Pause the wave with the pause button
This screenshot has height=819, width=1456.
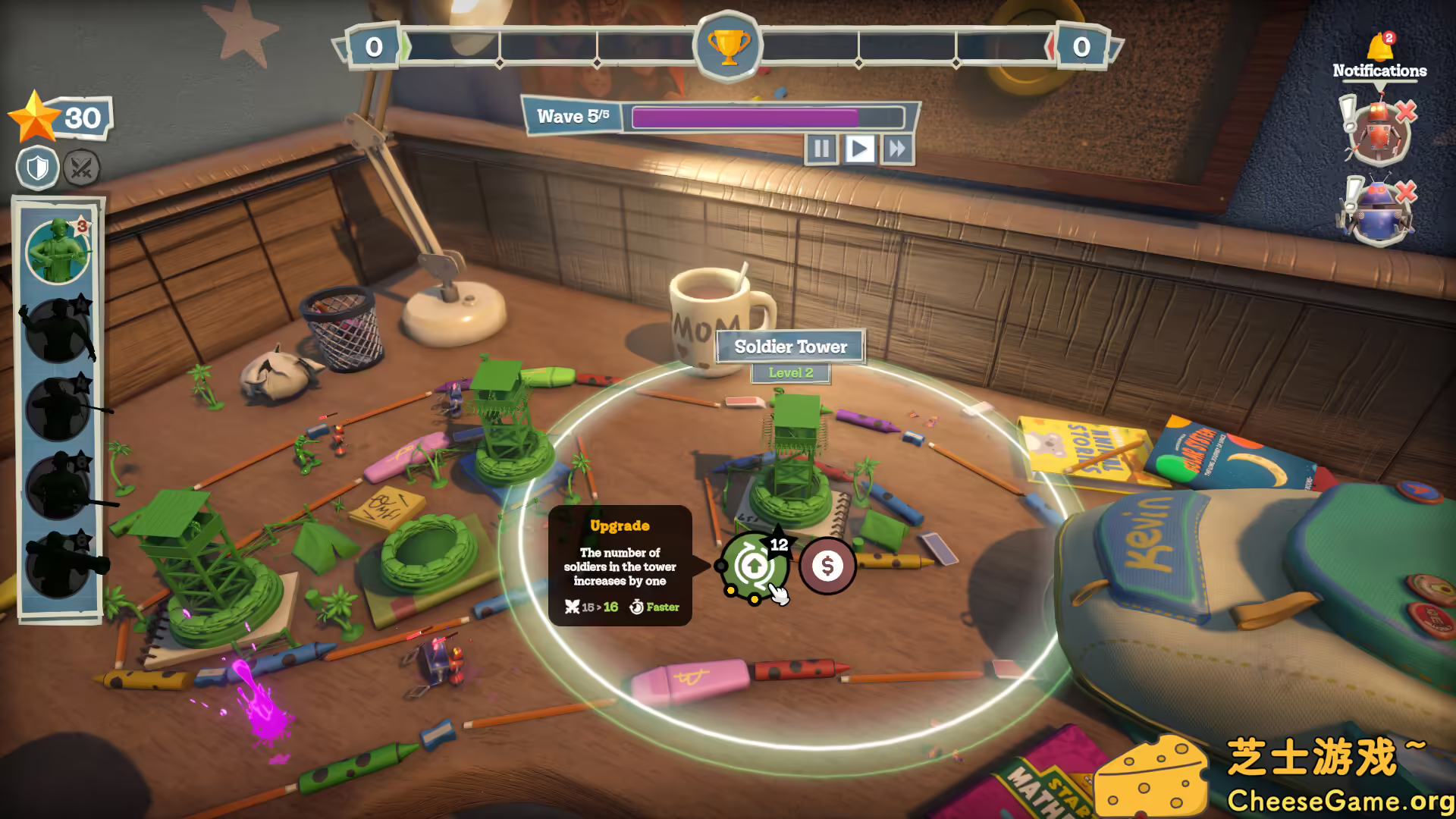pyautogui.click(x=822, y=149)
